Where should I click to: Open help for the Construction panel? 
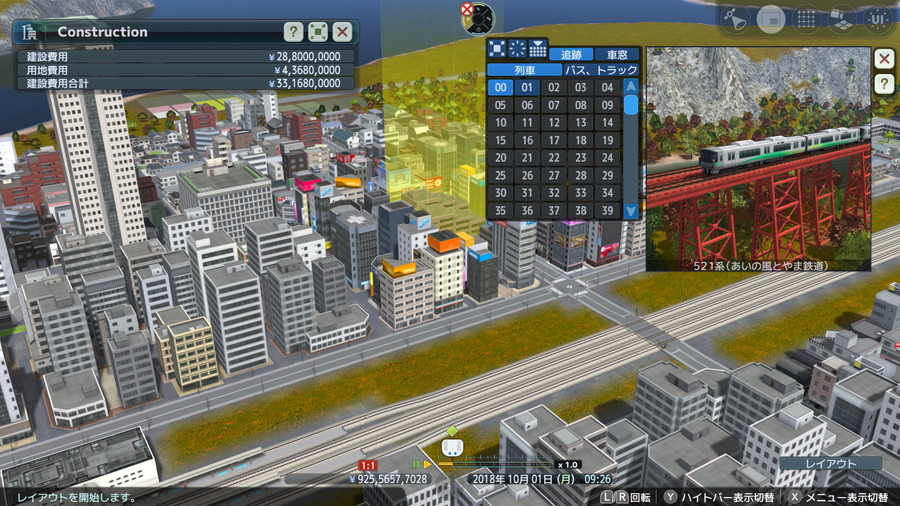[x=293, y=32]
